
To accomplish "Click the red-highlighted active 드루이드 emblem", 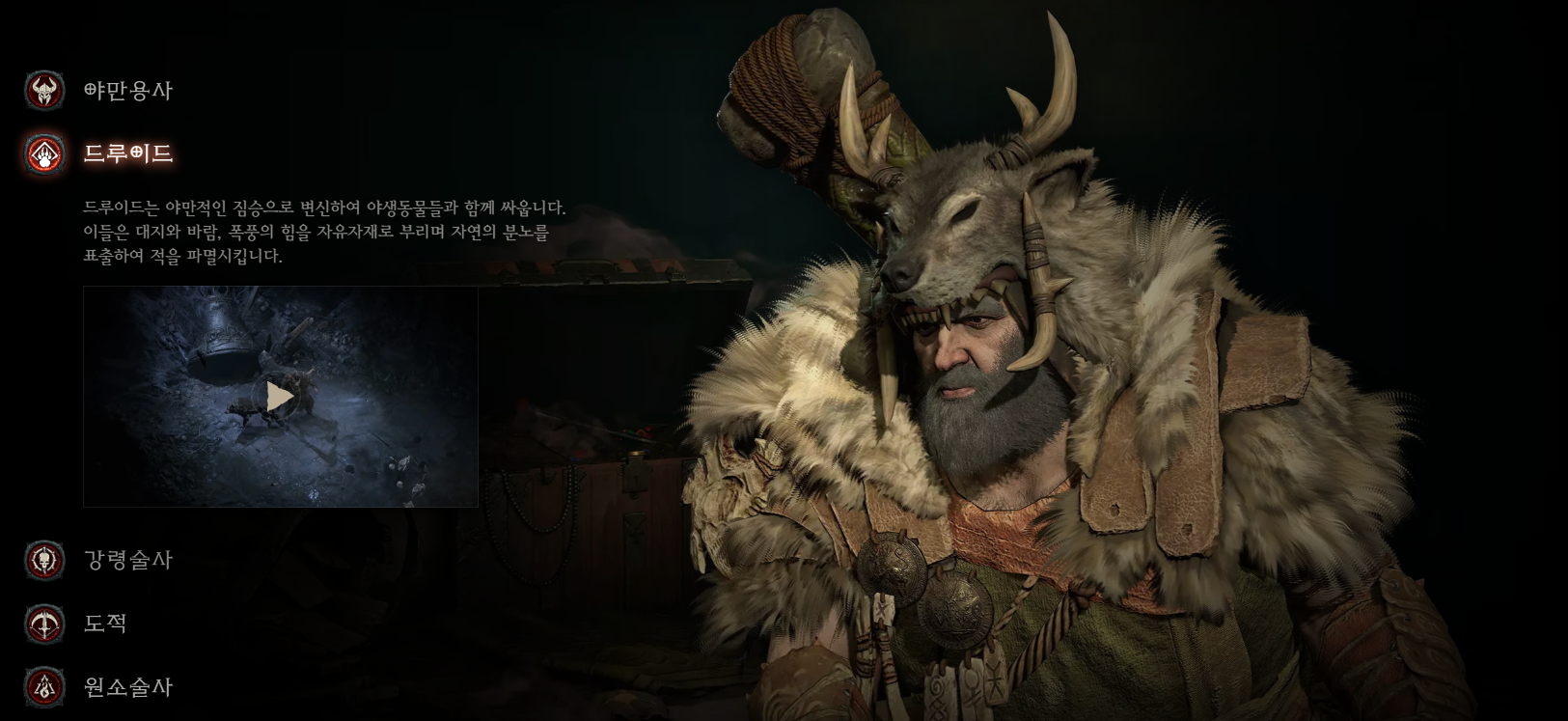I will (42, 153).
